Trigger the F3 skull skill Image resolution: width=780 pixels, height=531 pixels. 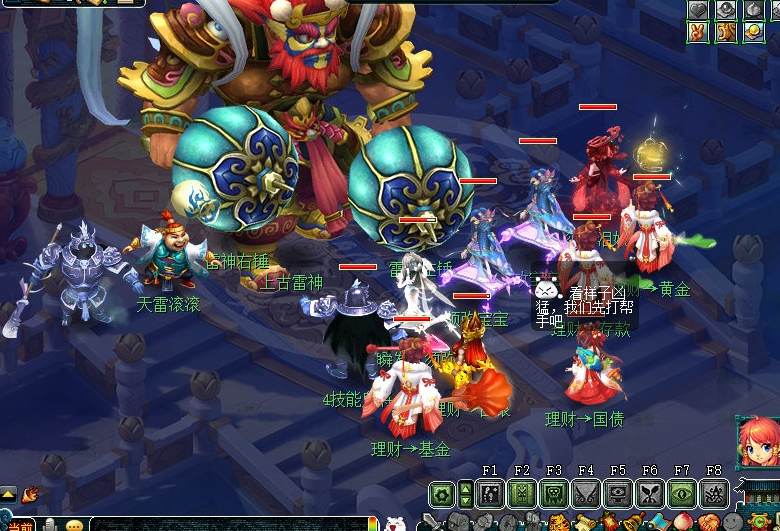click(554, 494)
